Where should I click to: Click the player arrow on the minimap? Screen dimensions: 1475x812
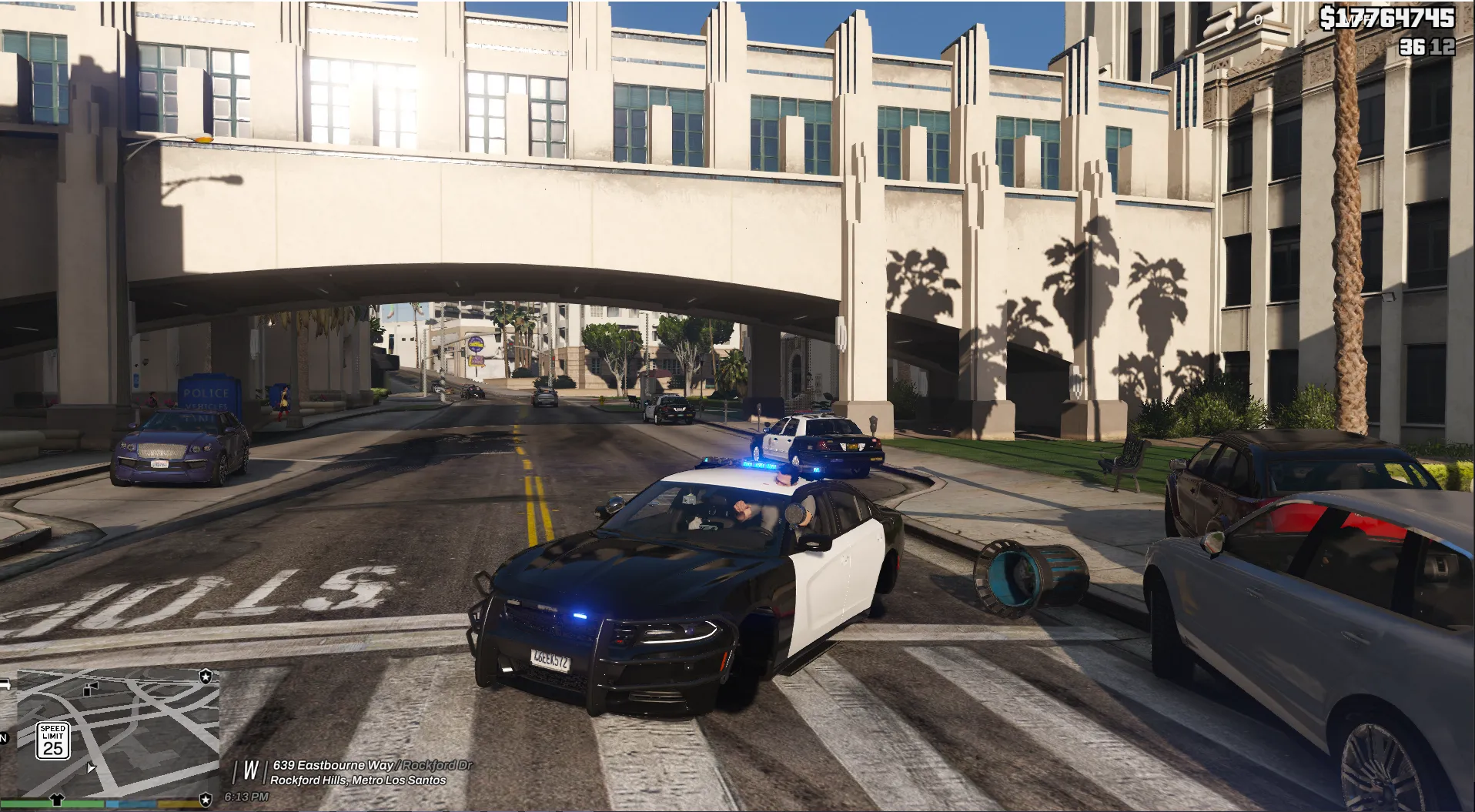pyautogui.click(x=92, y=767)
